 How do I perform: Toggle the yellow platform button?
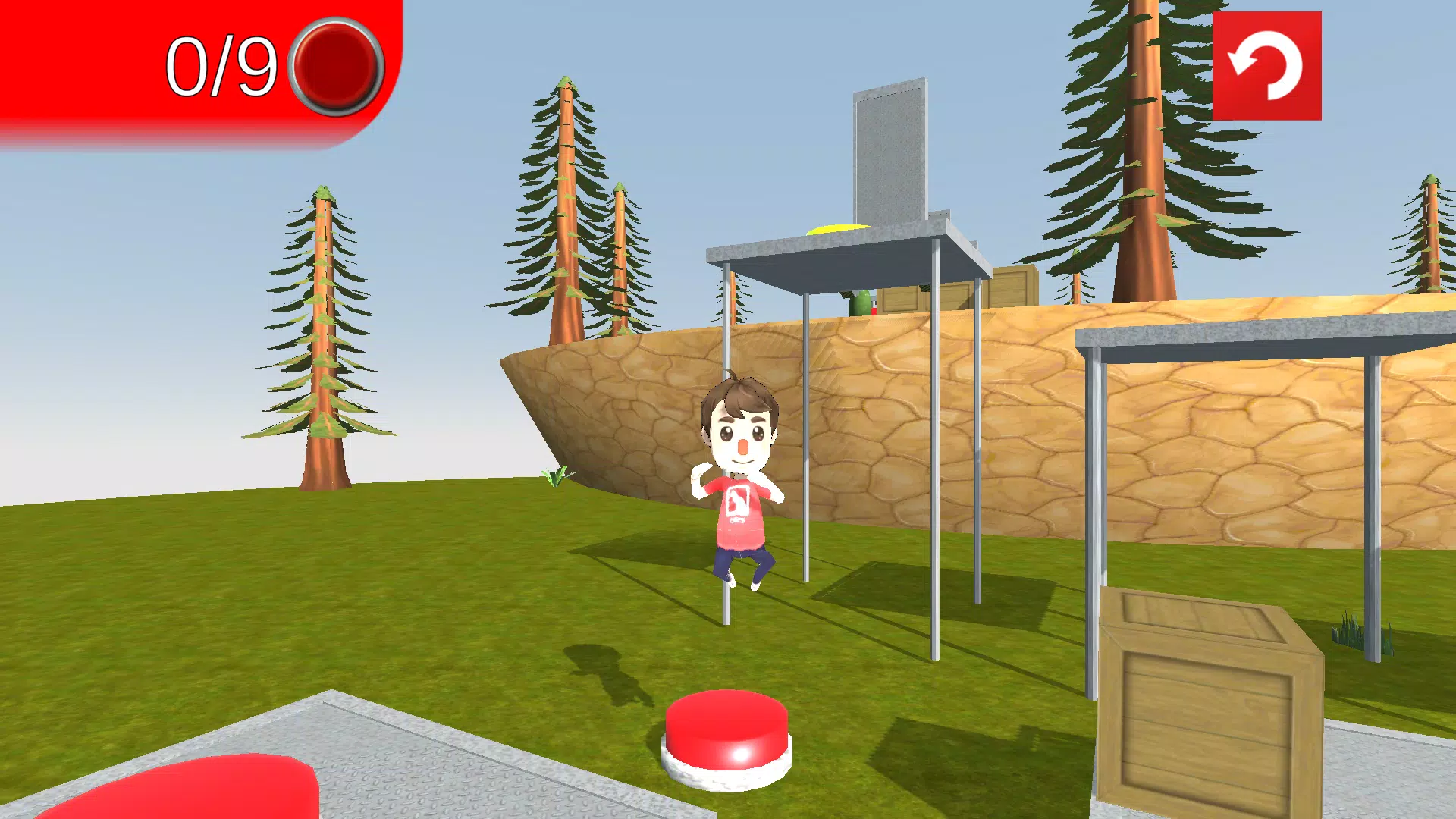click(838, 230)
